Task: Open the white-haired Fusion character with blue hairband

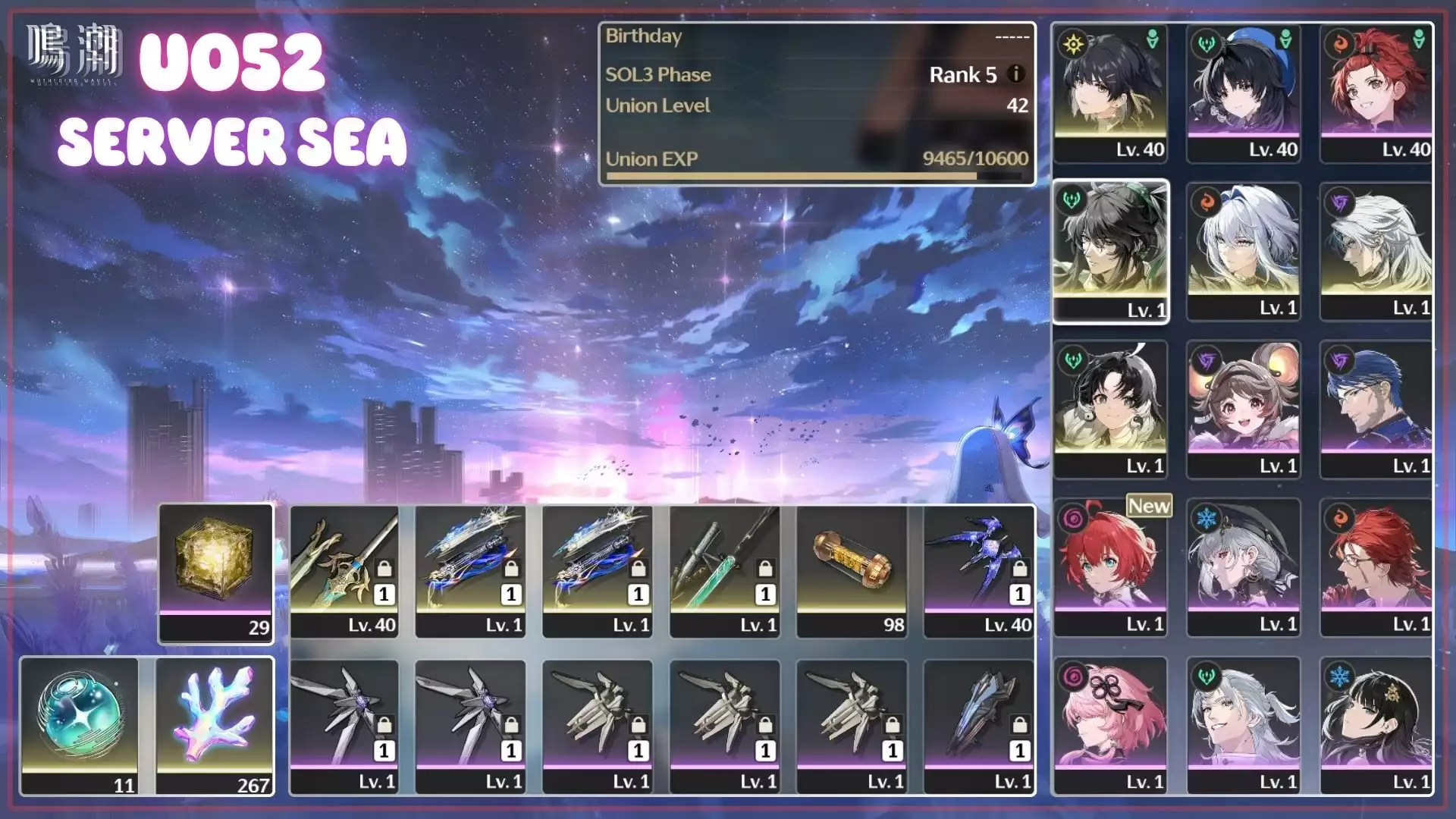Action: [x=1244, y=250]
